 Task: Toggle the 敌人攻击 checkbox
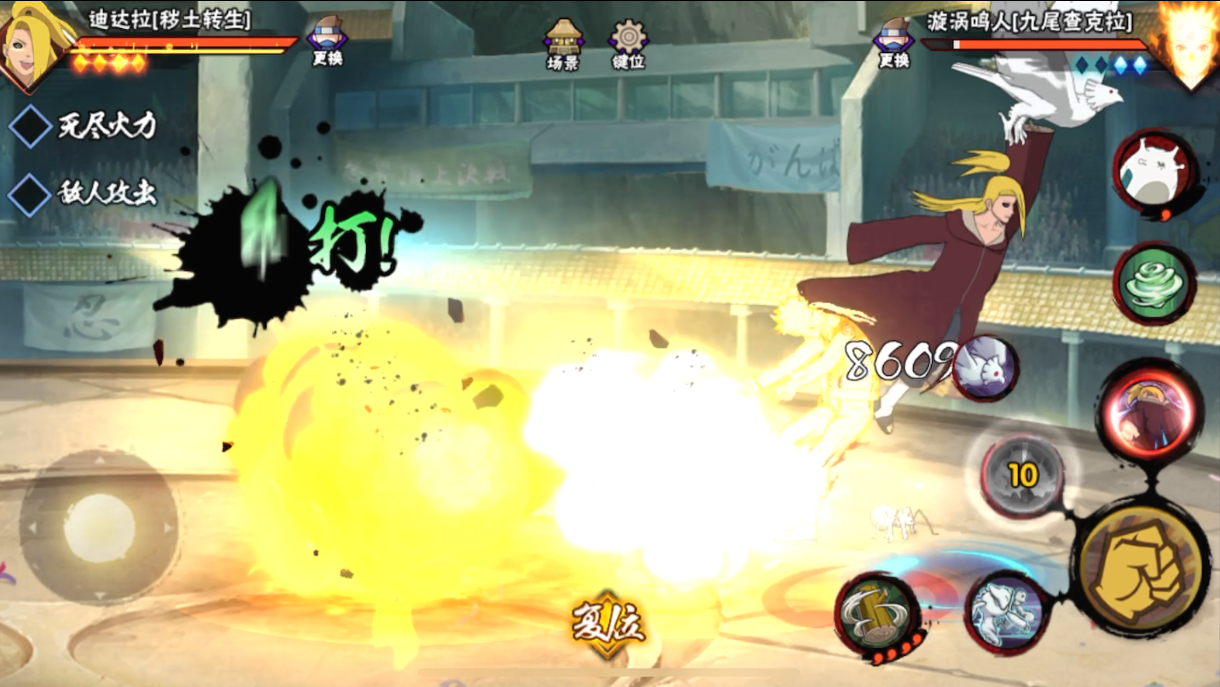[31, 194]
